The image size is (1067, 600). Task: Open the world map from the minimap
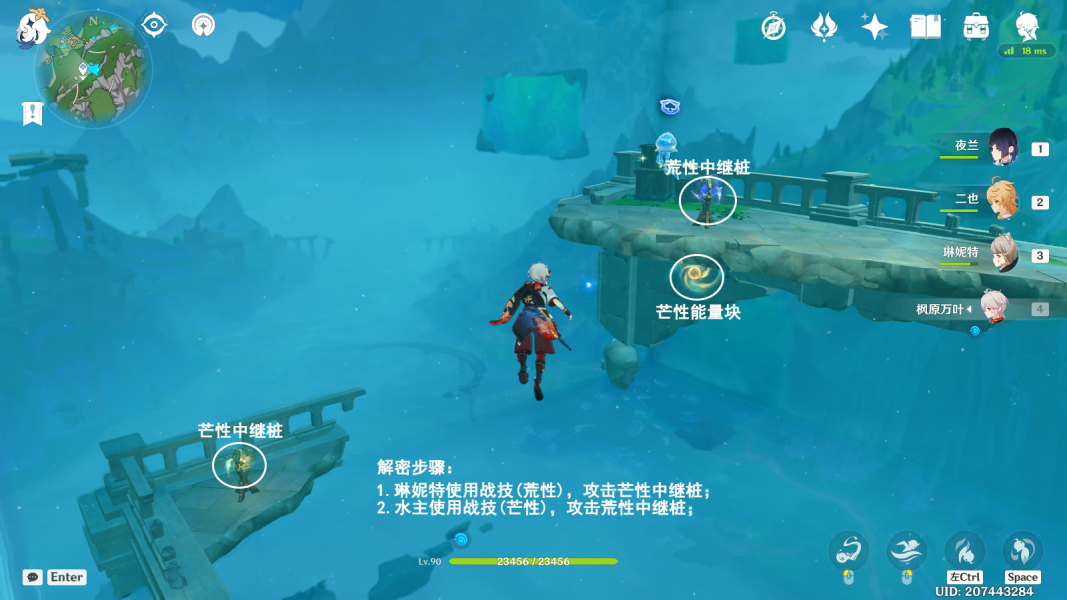tap(93, 68)
